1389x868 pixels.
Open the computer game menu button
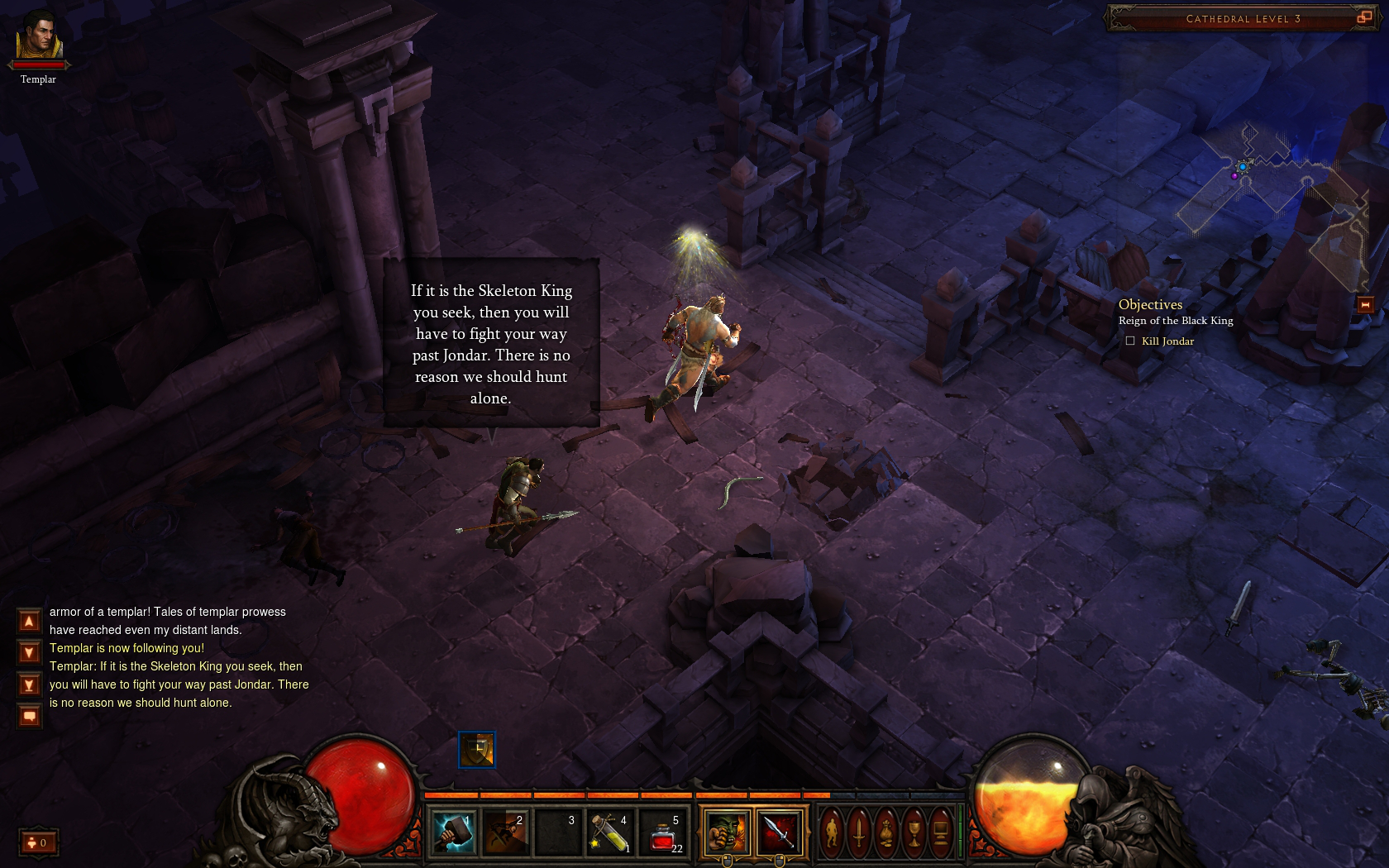tap(941, 831)
